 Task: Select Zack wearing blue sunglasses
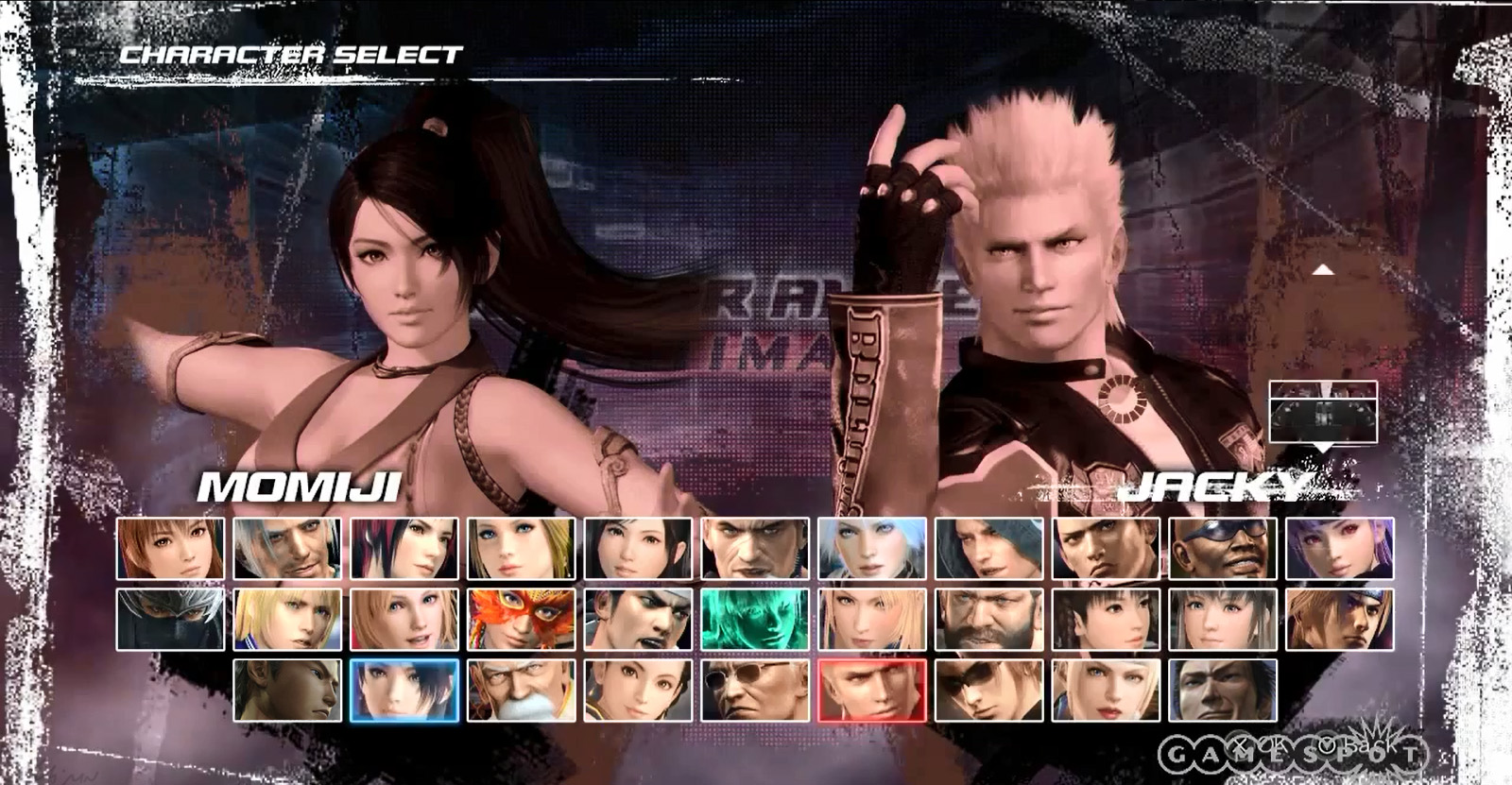coord(1223,548)
